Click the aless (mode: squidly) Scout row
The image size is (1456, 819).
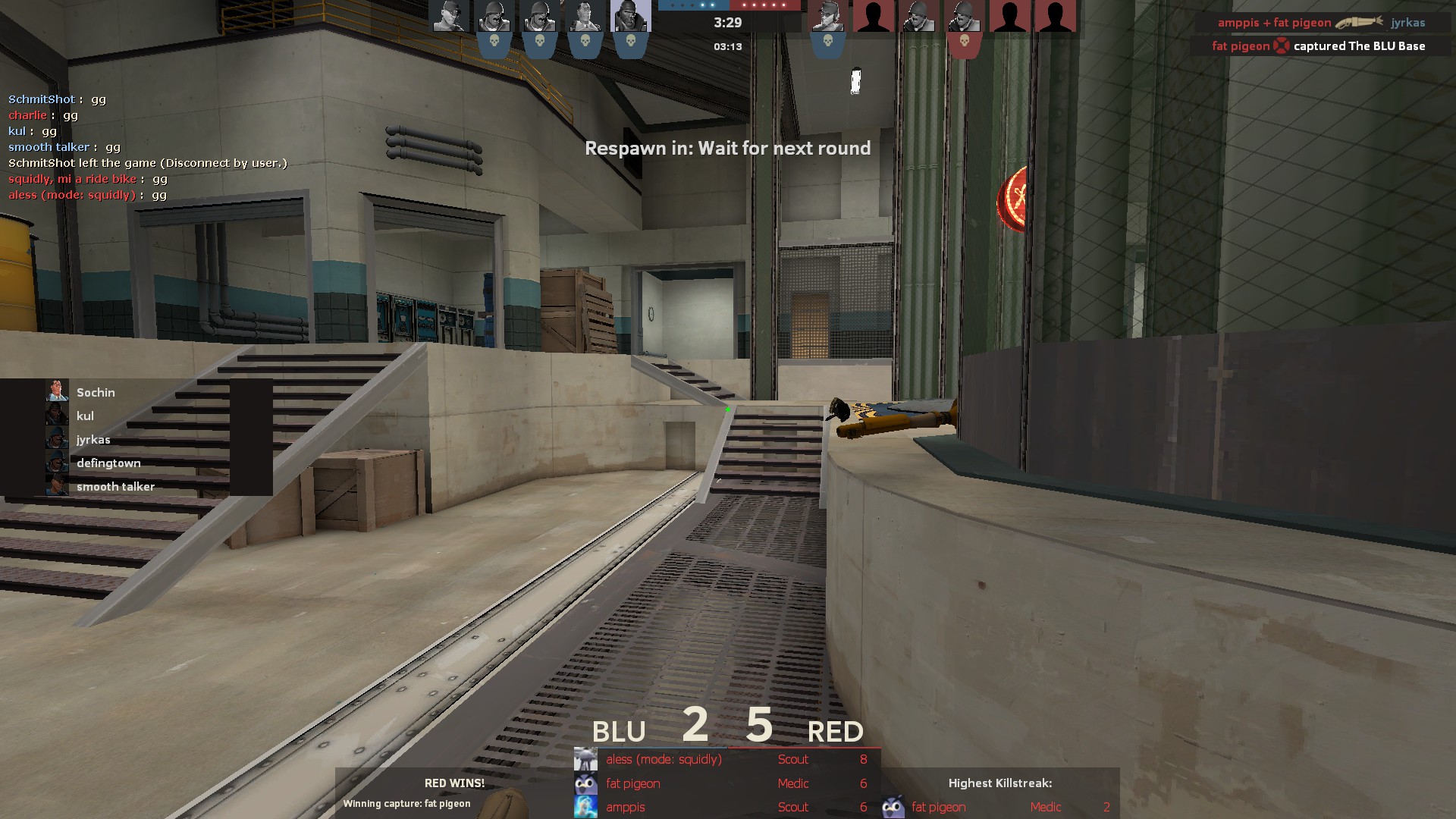coord(726,759)
